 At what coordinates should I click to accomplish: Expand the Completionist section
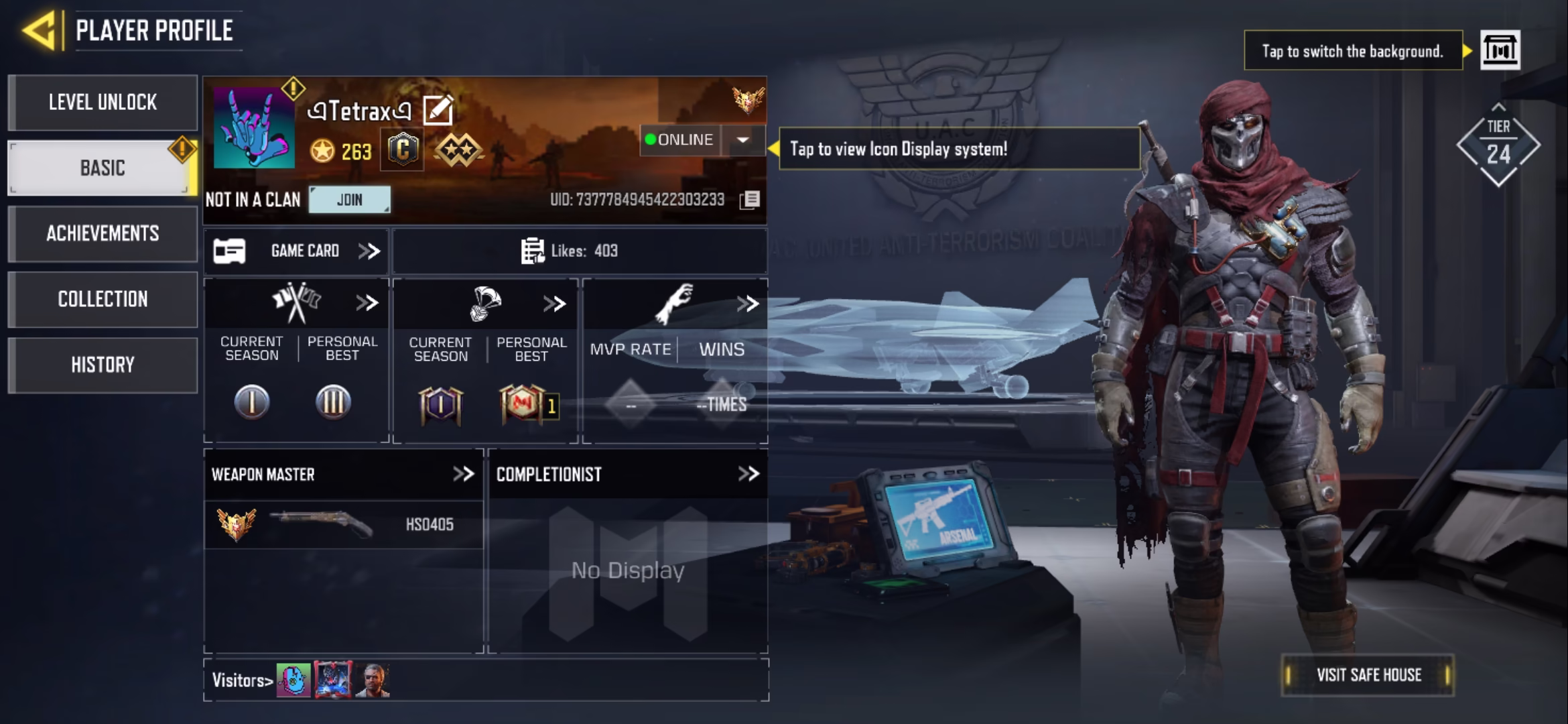748,475
